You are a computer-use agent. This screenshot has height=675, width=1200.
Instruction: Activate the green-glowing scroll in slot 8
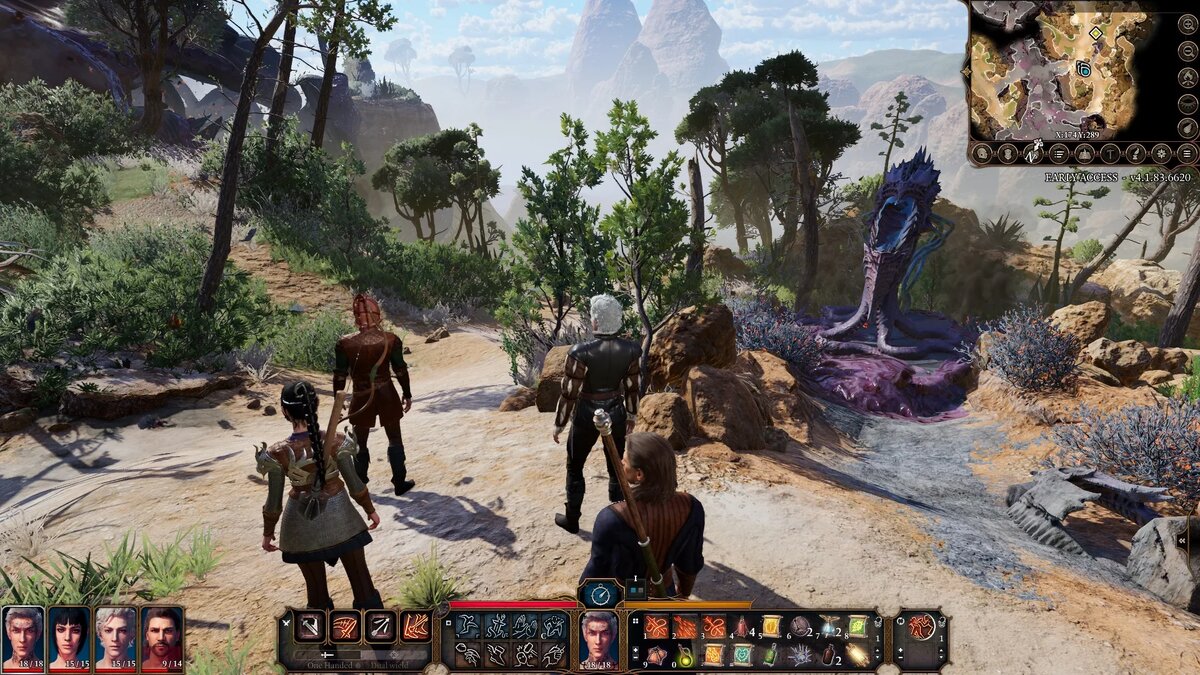pyautogui.click(x=858, y=627)
